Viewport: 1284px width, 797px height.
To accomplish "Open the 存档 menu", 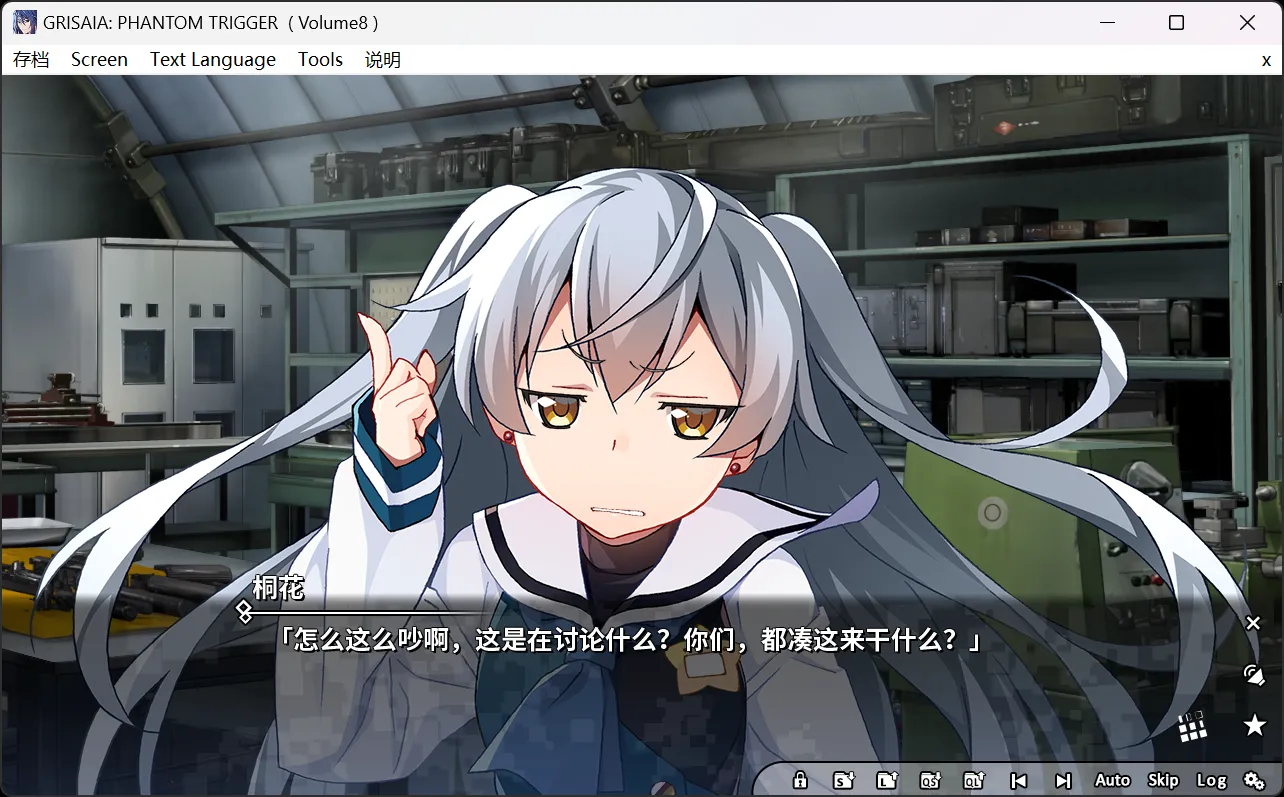I will tap(33, 59).
